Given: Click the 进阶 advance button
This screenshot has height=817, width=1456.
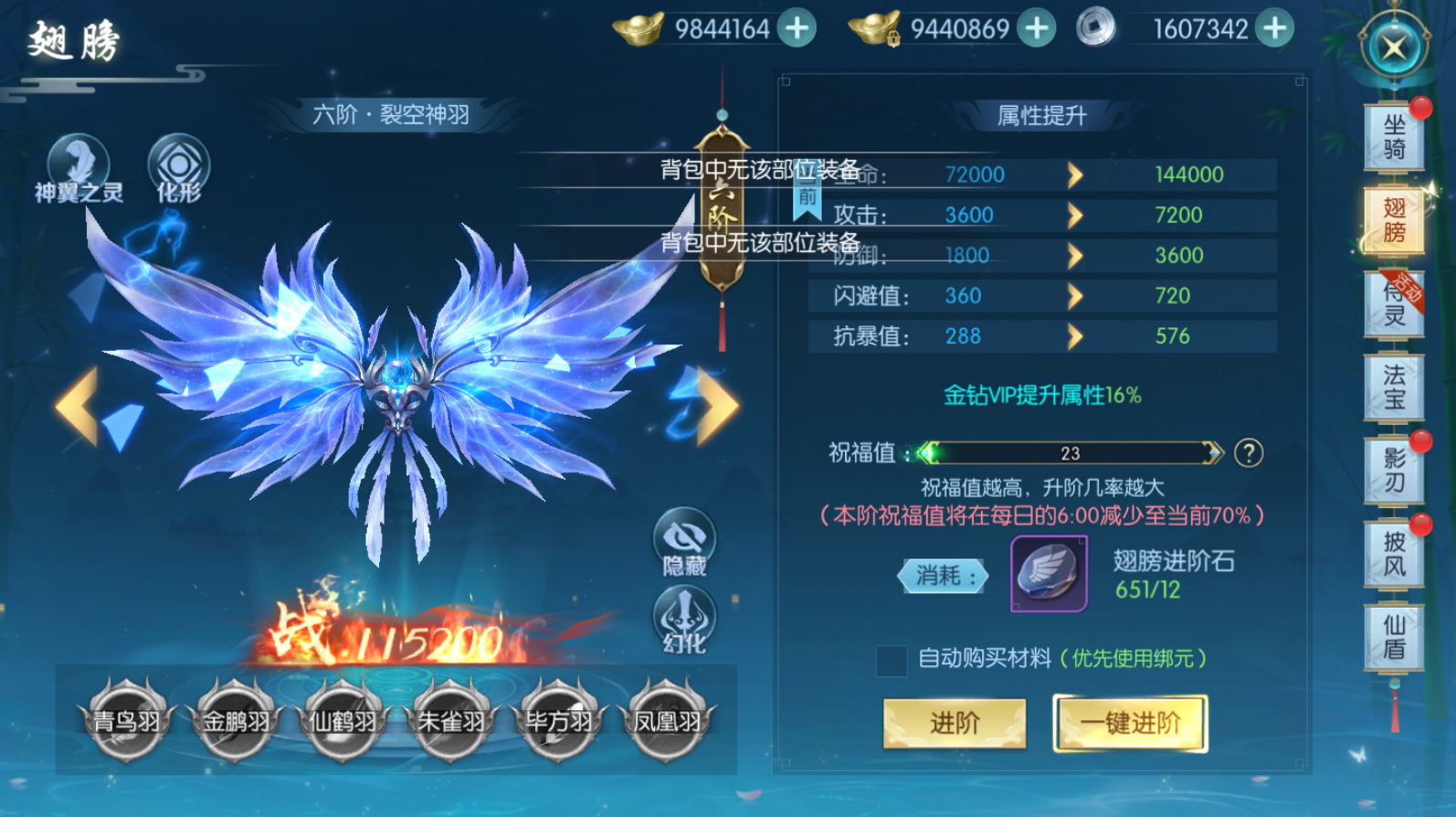Looking at the screenshot, I should coord(955,723).
